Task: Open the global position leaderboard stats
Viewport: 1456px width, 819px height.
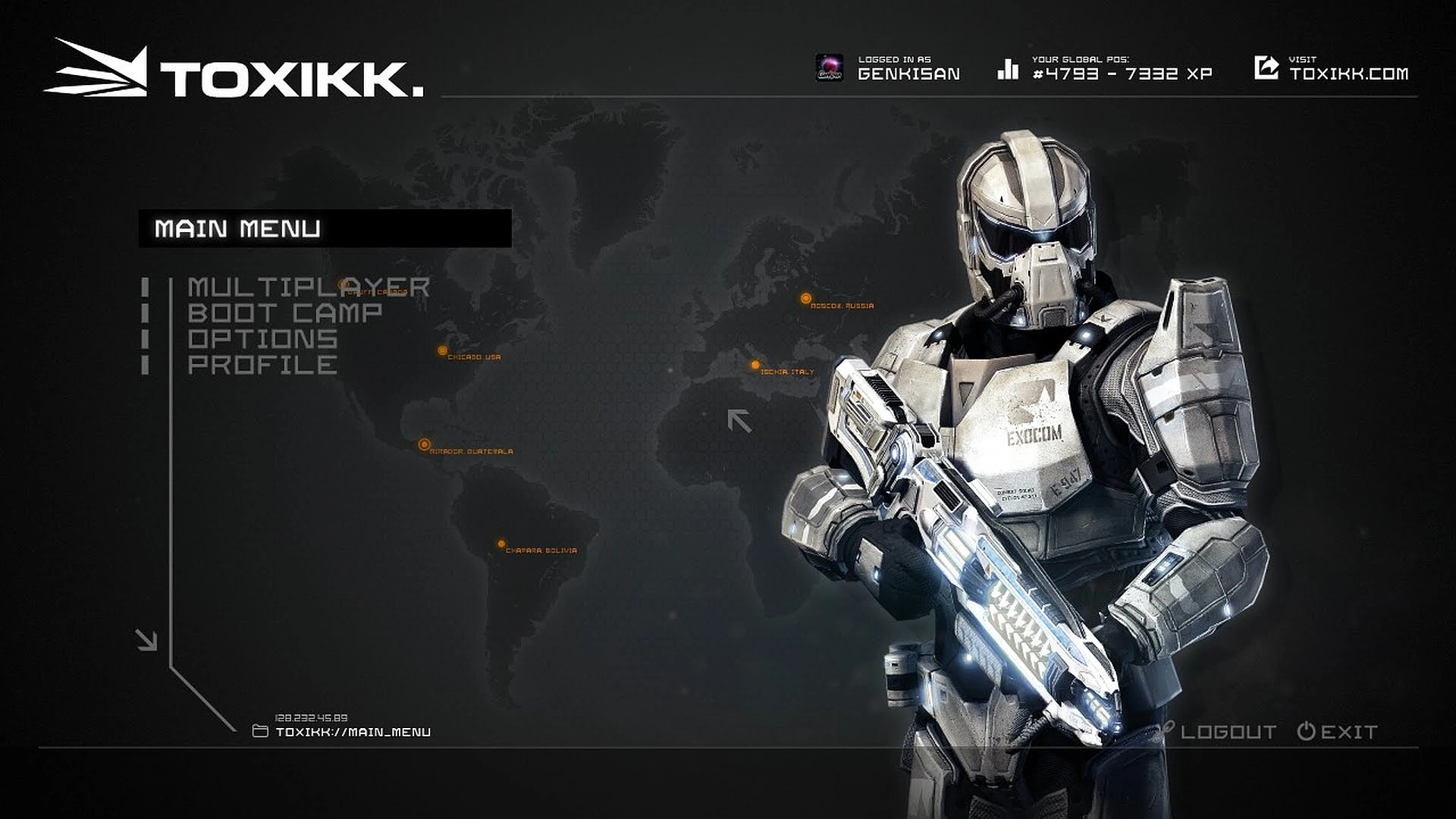Action: pos(1106,68)
